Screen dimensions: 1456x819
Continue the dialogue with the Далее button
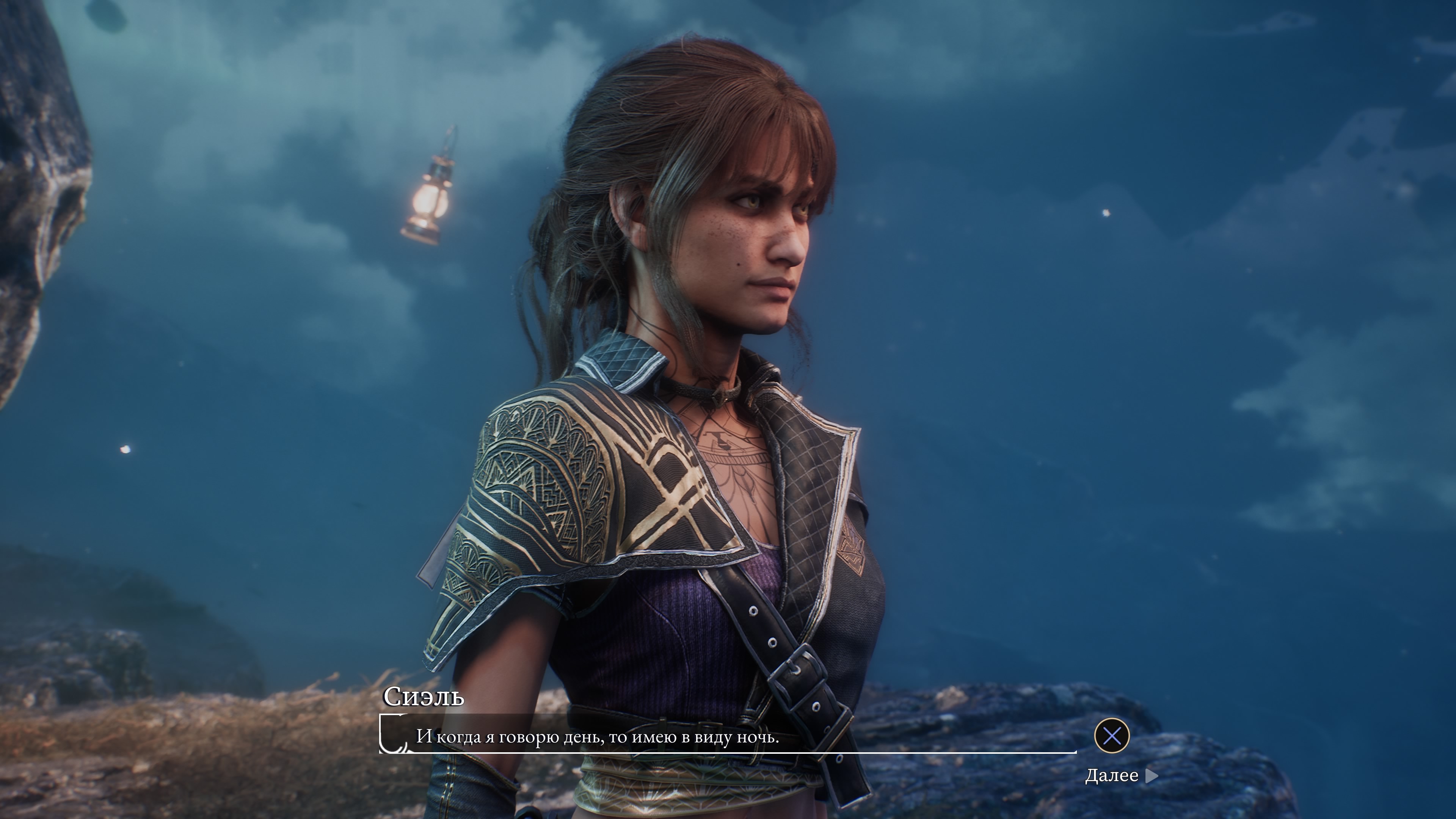pyautogui.click(x=1121, y=775)
